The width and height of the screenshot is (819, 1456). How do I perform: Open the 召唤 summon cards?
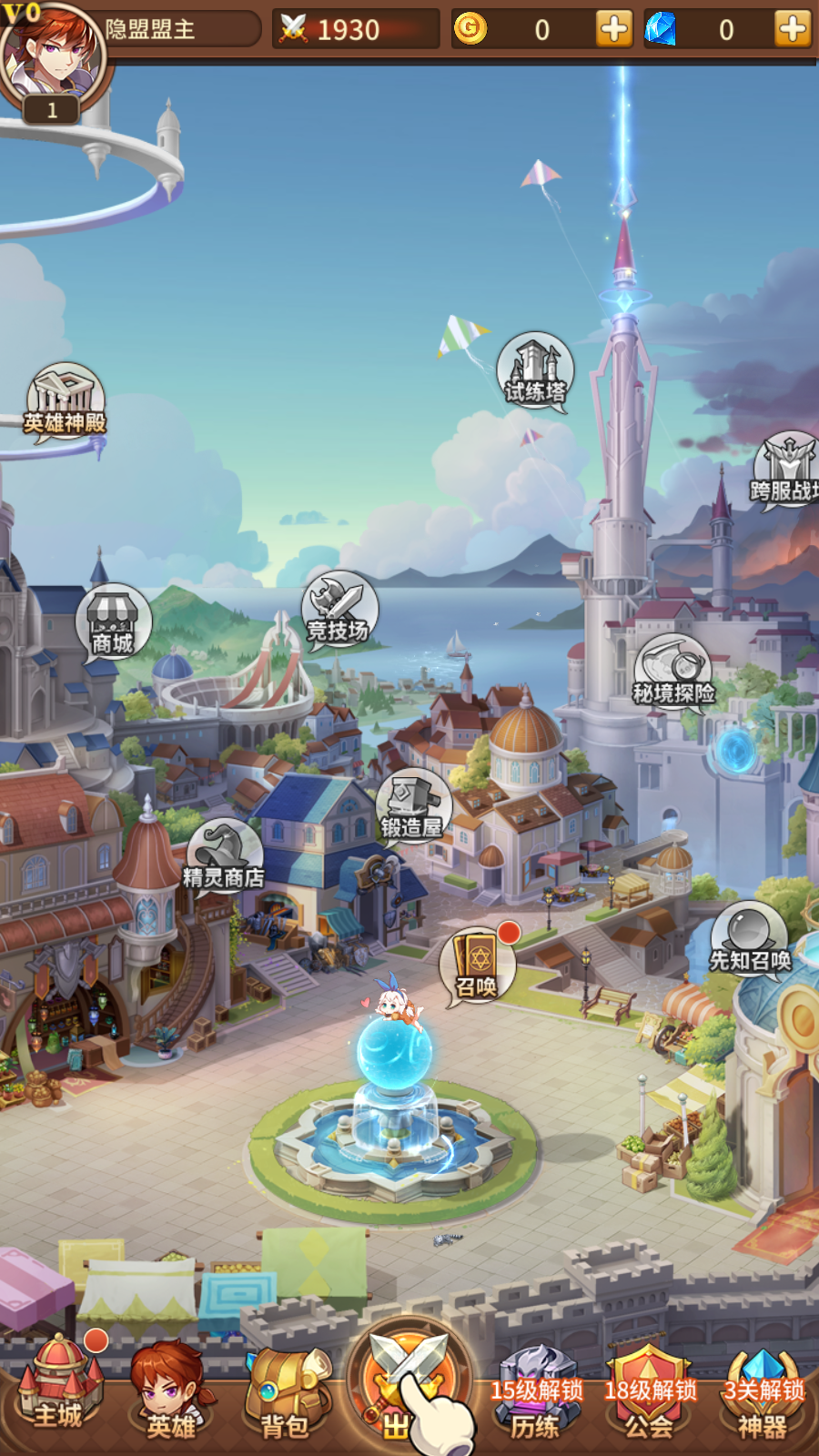click(478, 966)
